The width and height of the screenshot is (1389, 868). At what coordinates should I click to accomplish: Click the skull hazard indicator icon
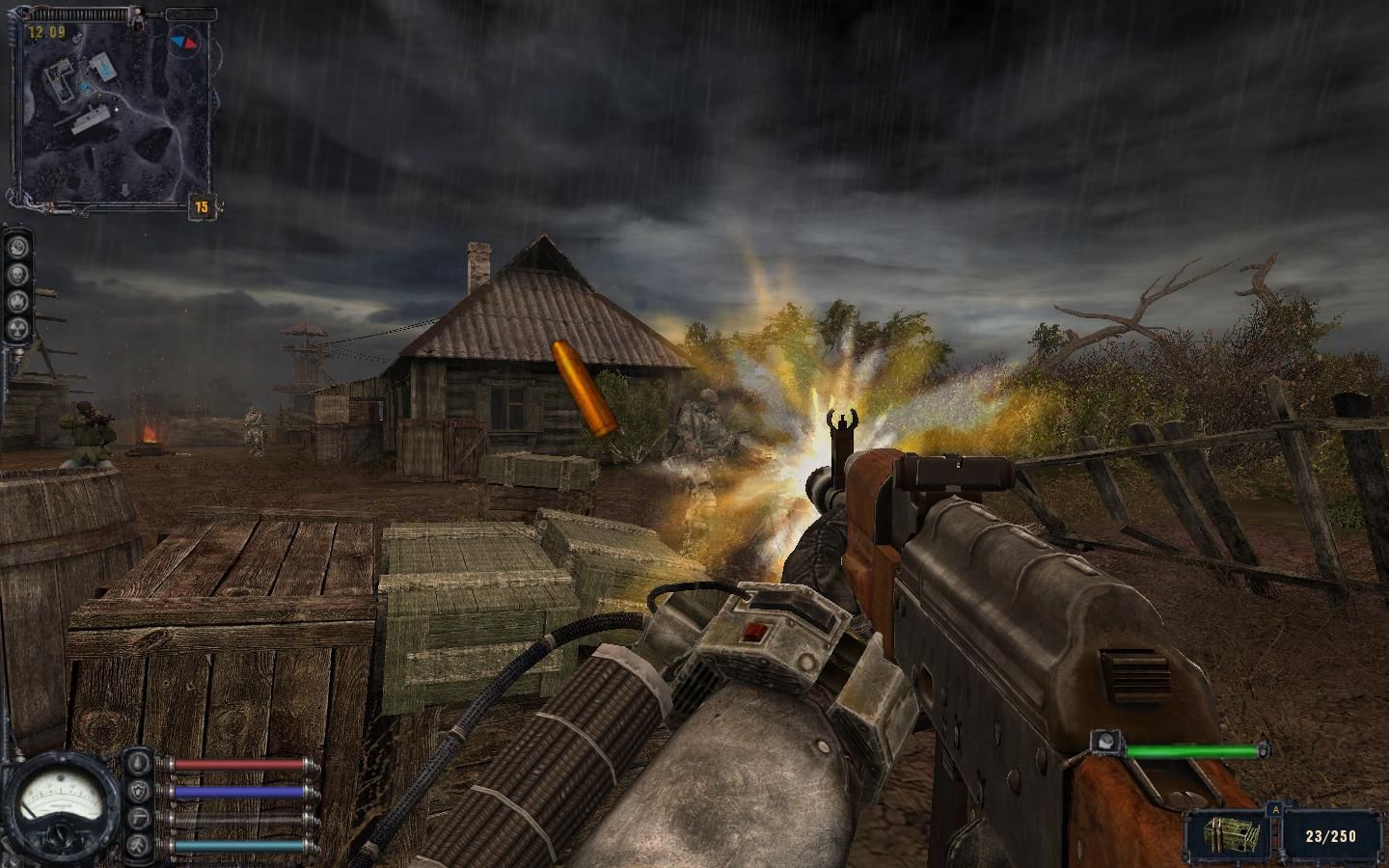click(x=17, y=275)
